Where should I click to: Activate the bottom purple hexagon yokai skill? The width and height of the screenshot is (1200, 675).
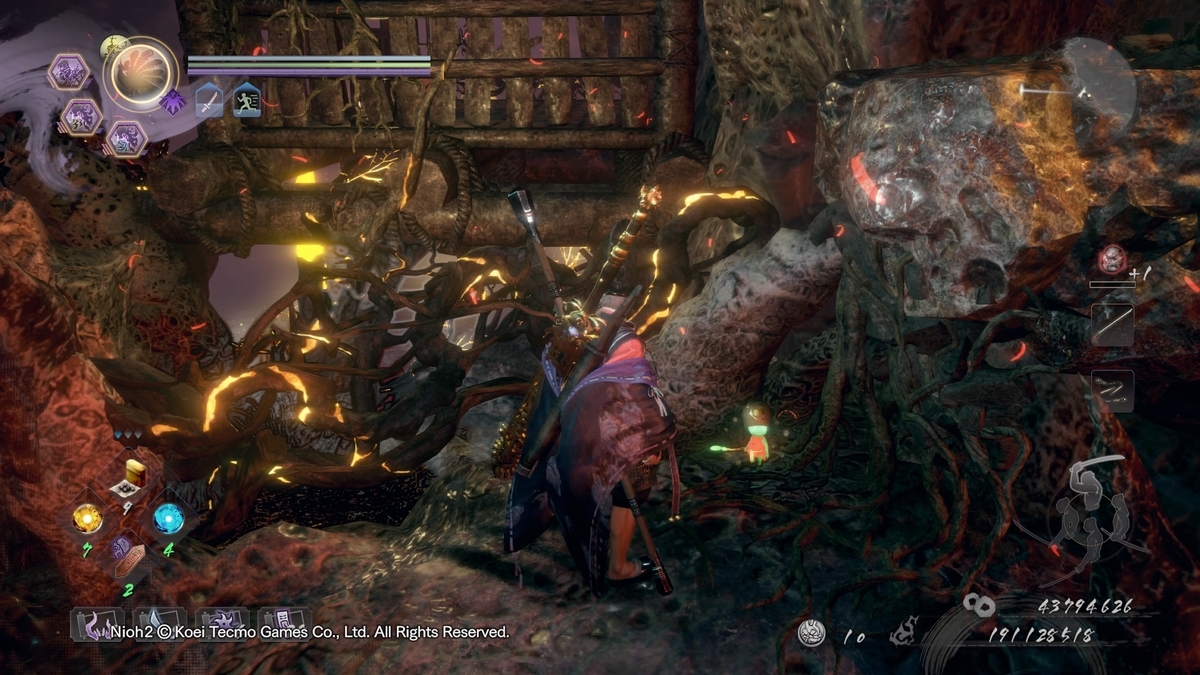[x=126, y=138]
